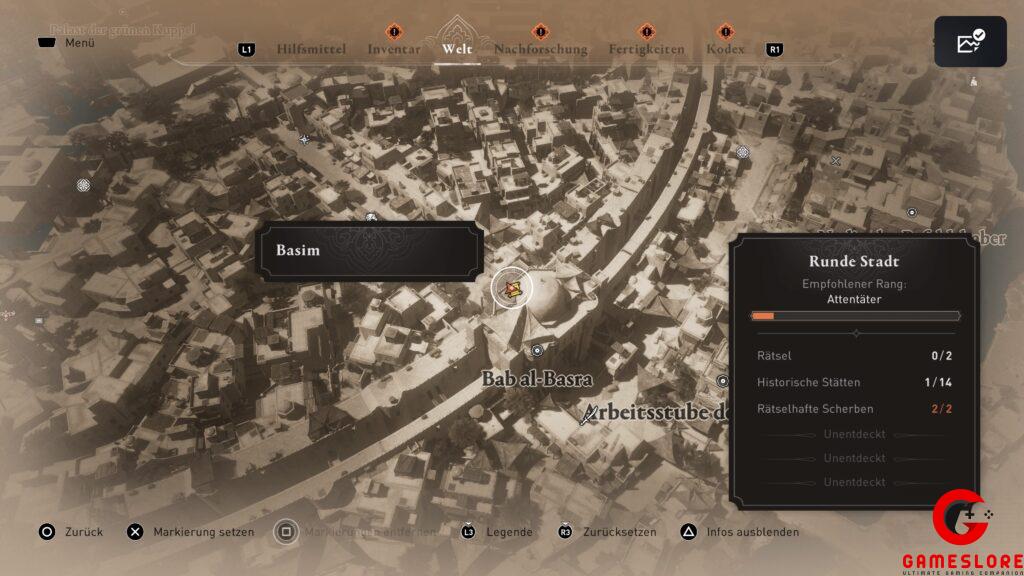Image resolution: width=1024 pixels, height=576 pixels.
Task: Click the X-shaped marker on the map
Action: coord(836,160)
